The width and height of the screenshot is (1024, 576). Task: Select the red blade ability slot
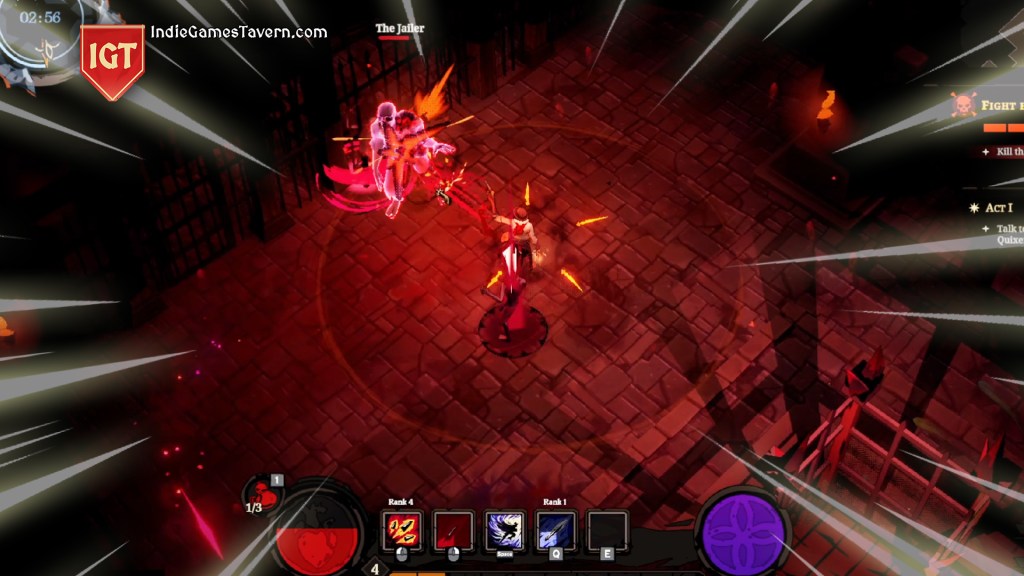coord(453,530)
